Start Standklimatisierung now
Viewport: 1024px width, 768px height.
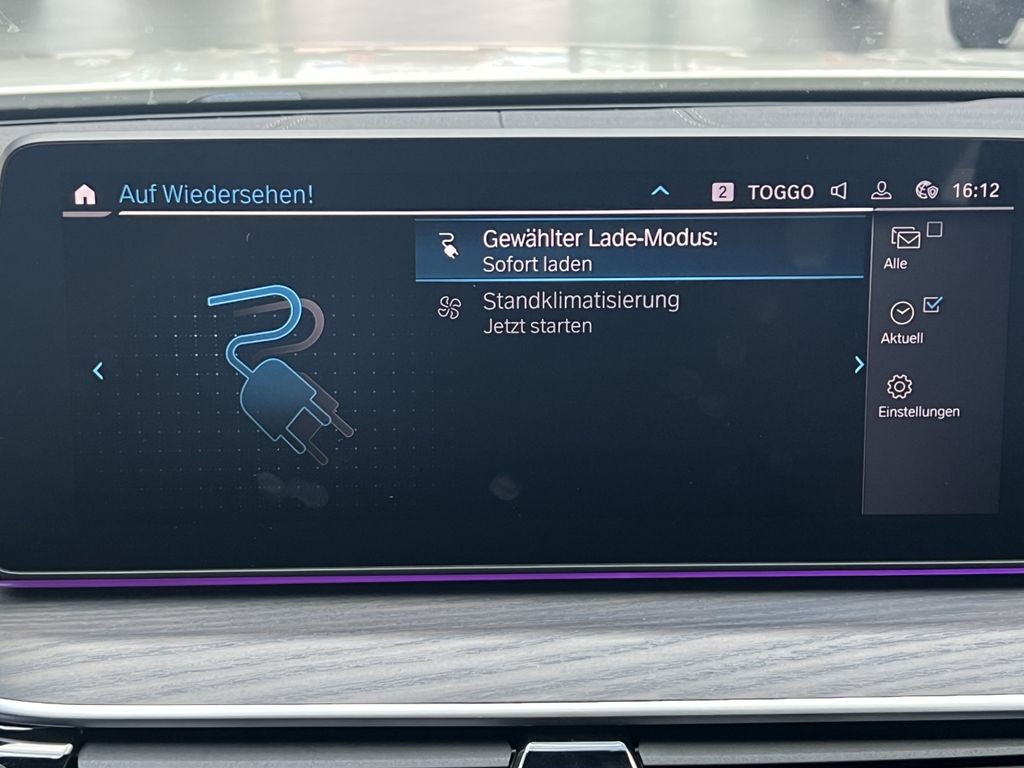coord(580,312)
